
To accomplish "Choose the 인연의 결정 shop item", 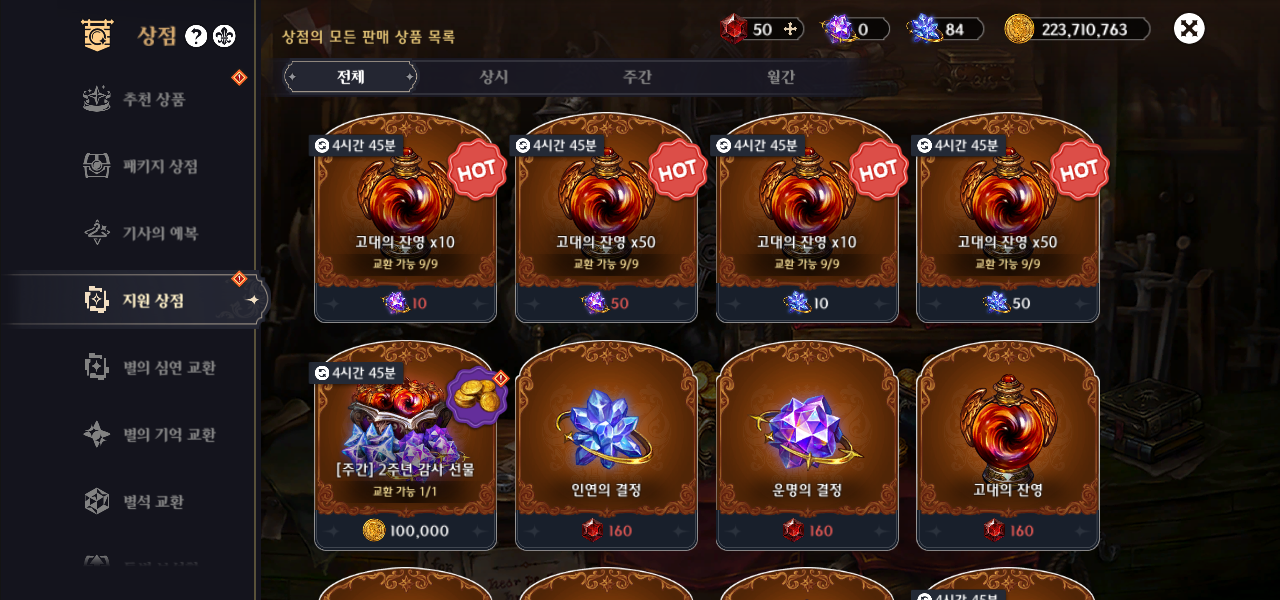I will pyautogui.click(x=606, y=445).
